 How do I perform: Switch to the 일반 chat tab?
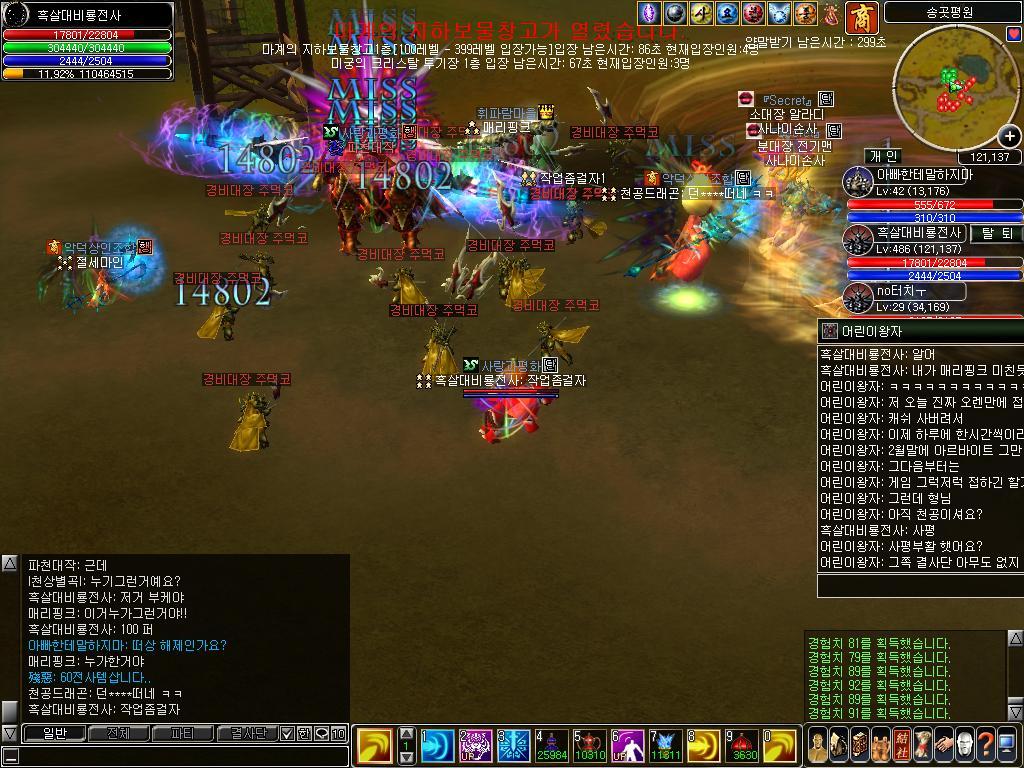(x=55, y=733)
